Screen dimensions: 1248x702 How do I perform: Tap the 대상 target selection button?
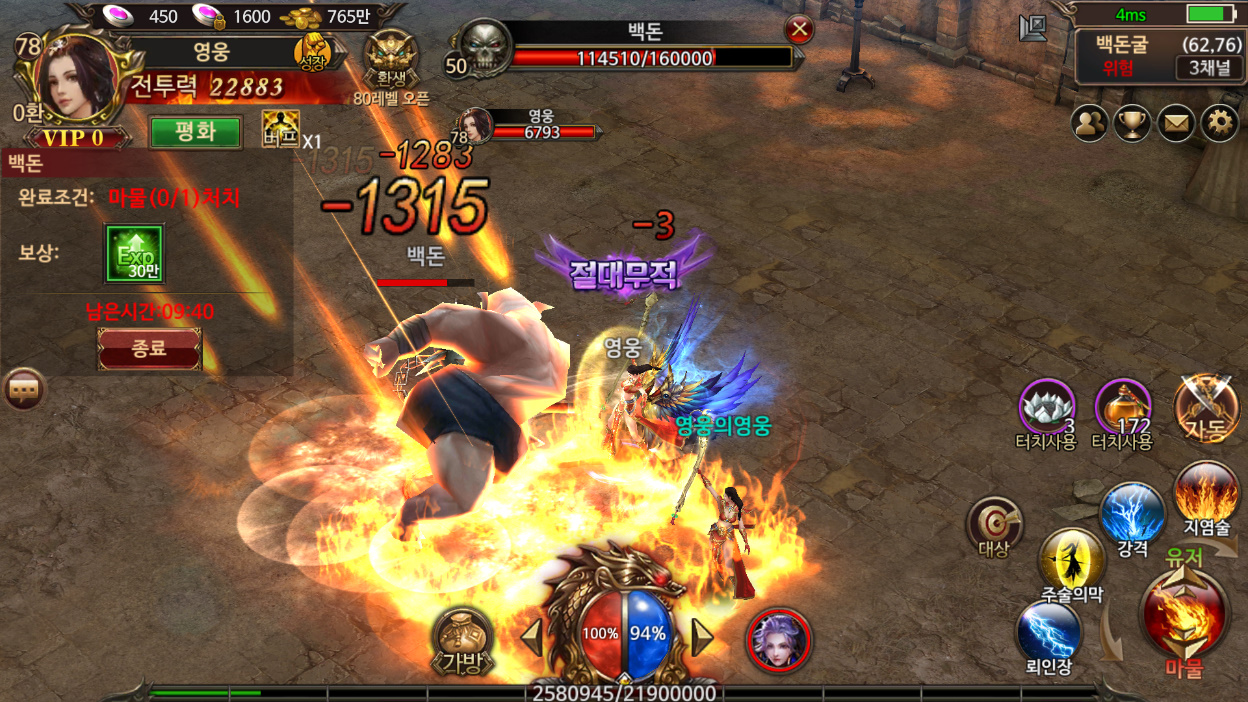point(994,525)
